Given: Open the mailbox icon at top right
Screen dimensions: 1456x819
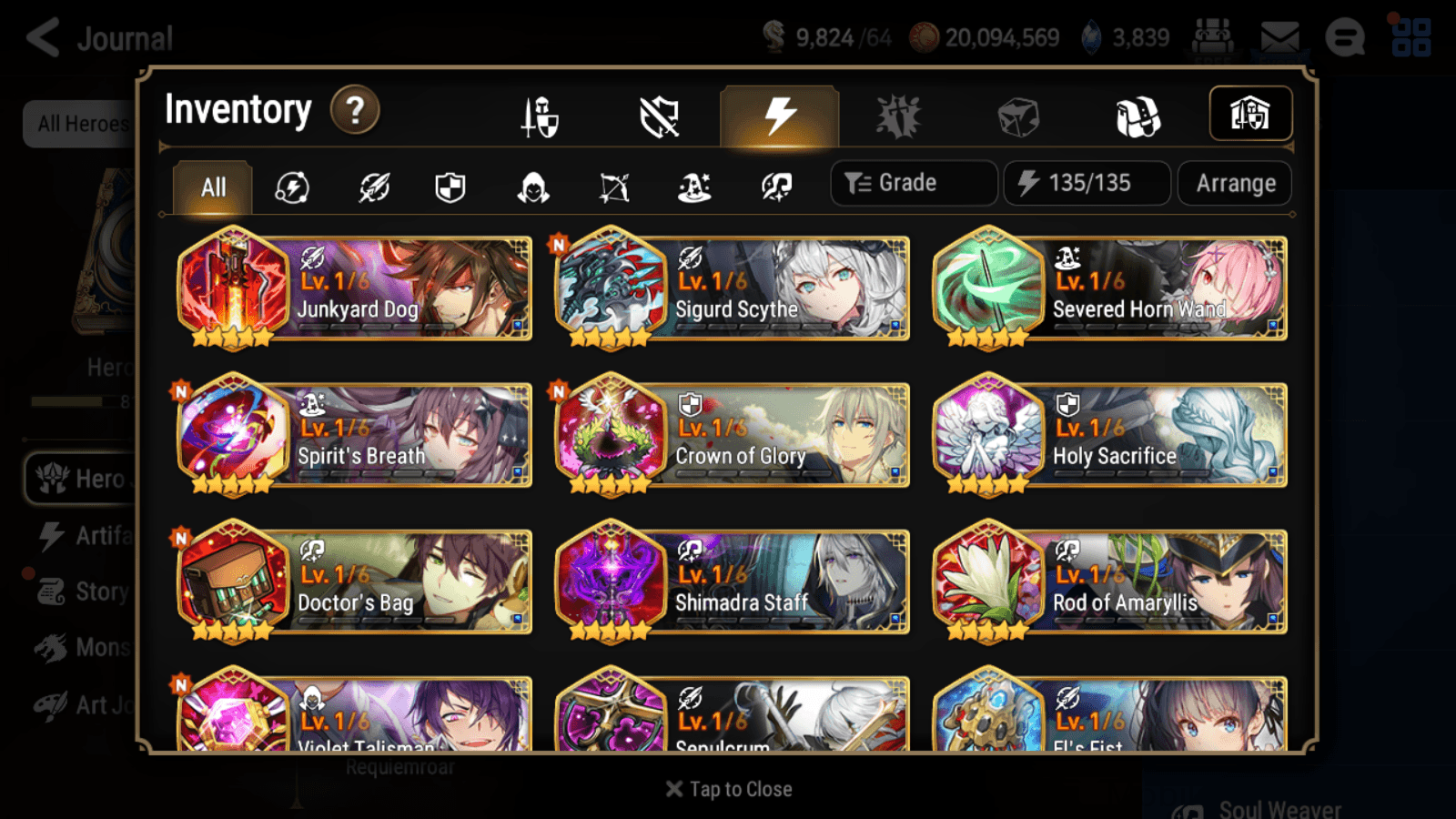Looking at the screenshot, I should tap(1280, 36).
